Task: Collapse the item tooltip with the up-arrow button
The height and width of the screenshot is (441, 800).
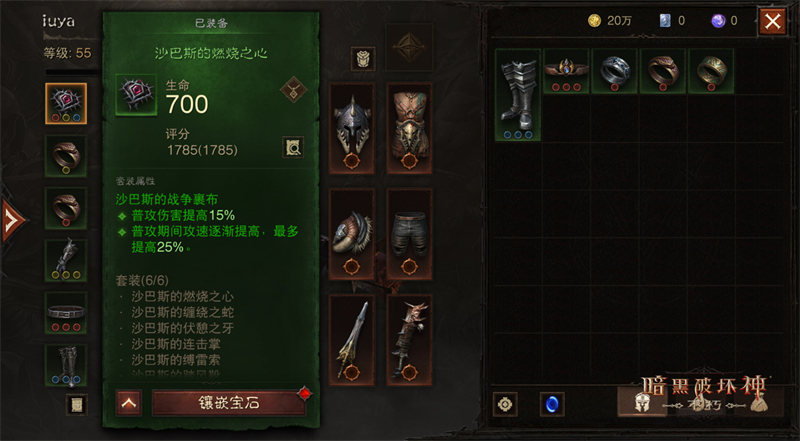Action: 128,403
